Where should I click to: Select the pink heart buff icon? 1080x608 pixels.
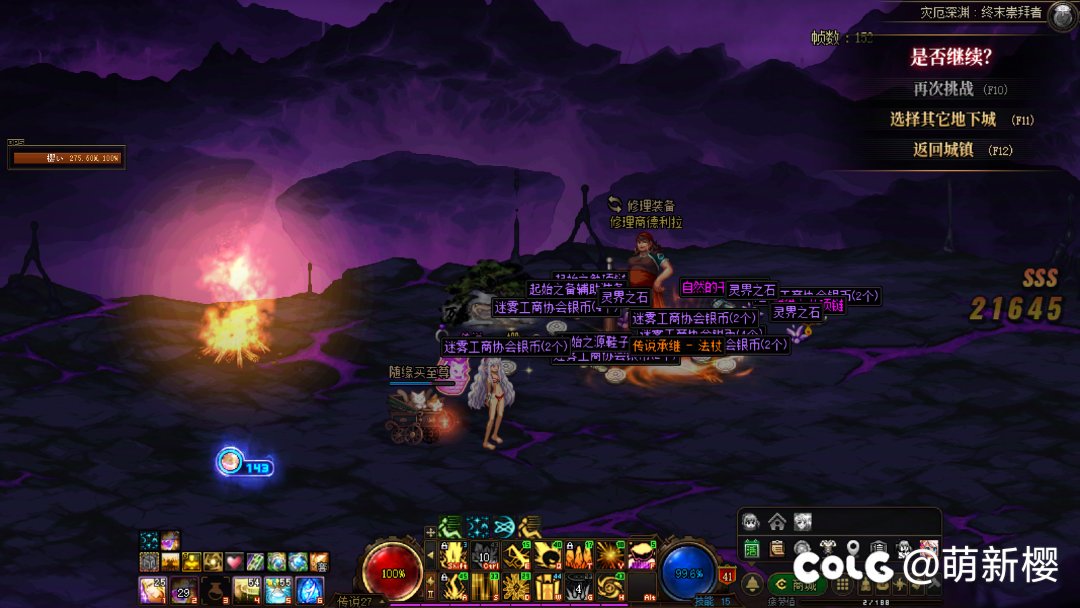click(x=234, y=562)
